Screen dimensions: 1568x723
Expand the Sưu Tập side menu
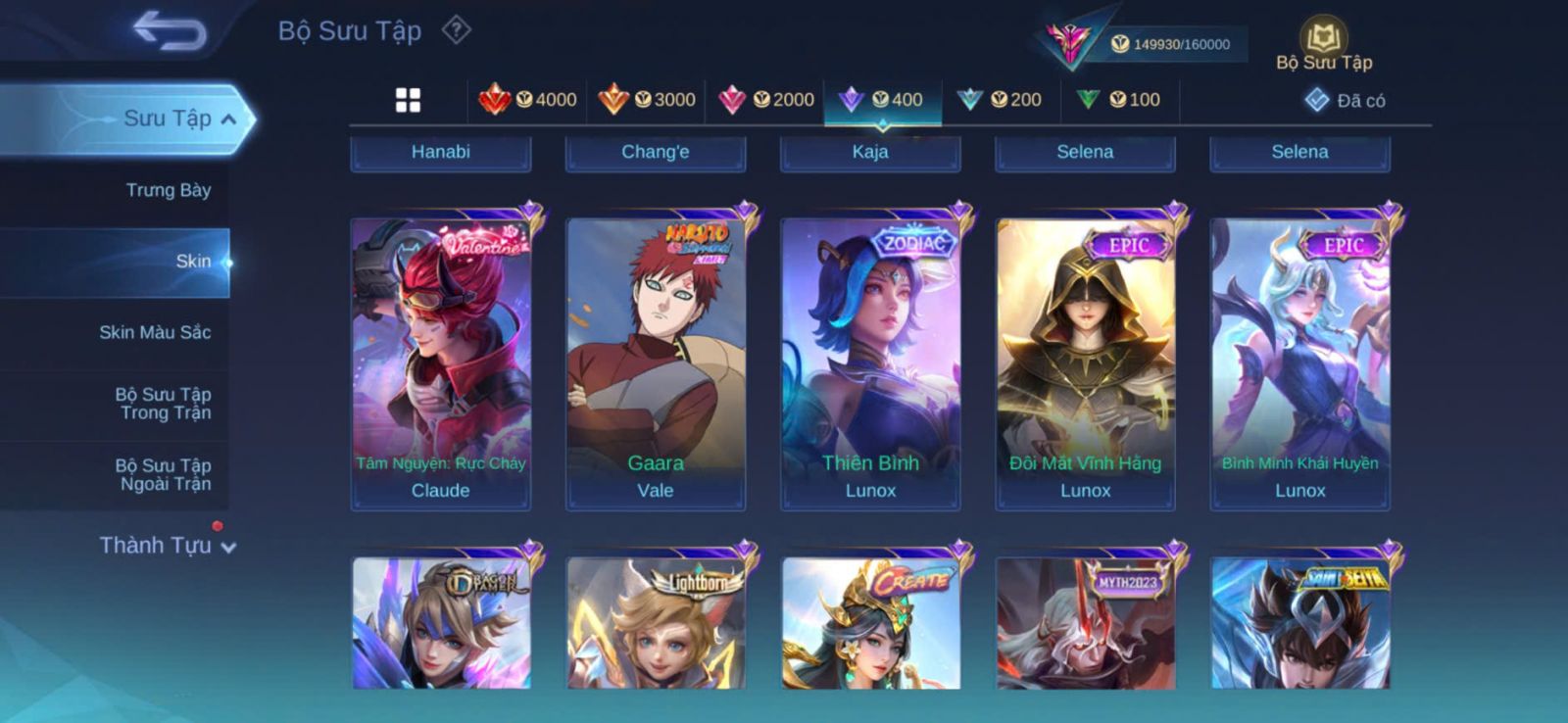180,119
